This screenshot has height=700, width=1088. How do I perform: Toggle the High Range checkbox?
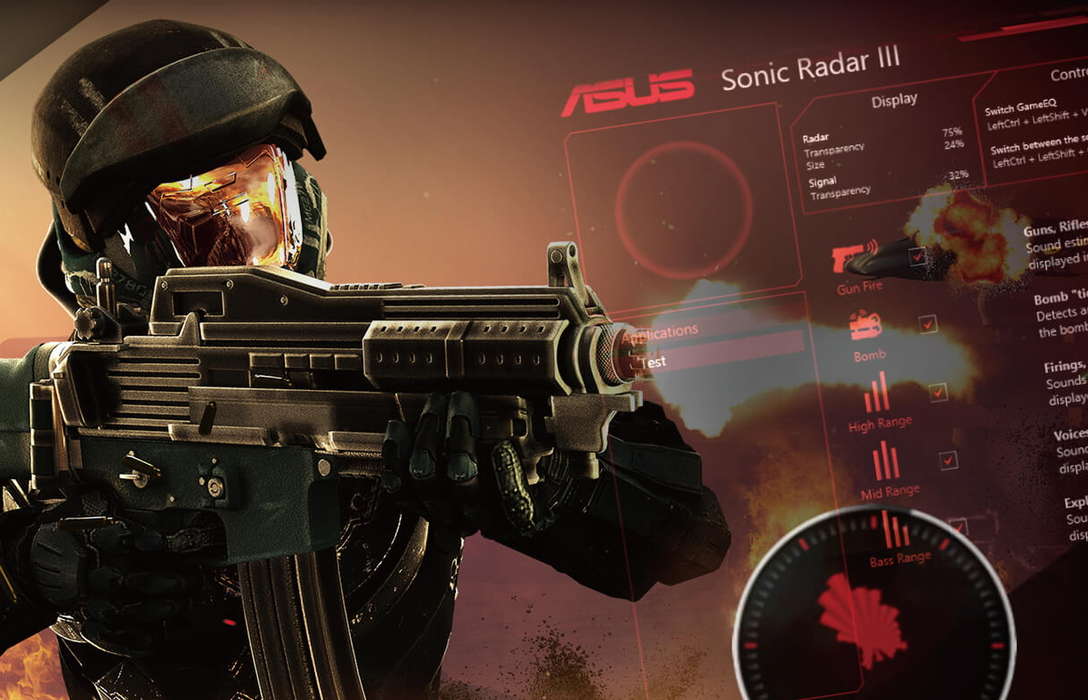tap(938, 393)
